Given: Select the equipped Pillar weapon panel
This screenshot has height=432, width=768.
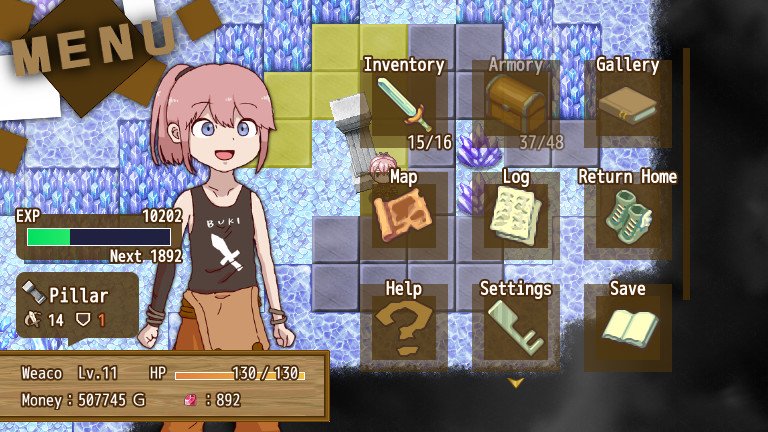Looking at the screenshot, I should [78, 307].
